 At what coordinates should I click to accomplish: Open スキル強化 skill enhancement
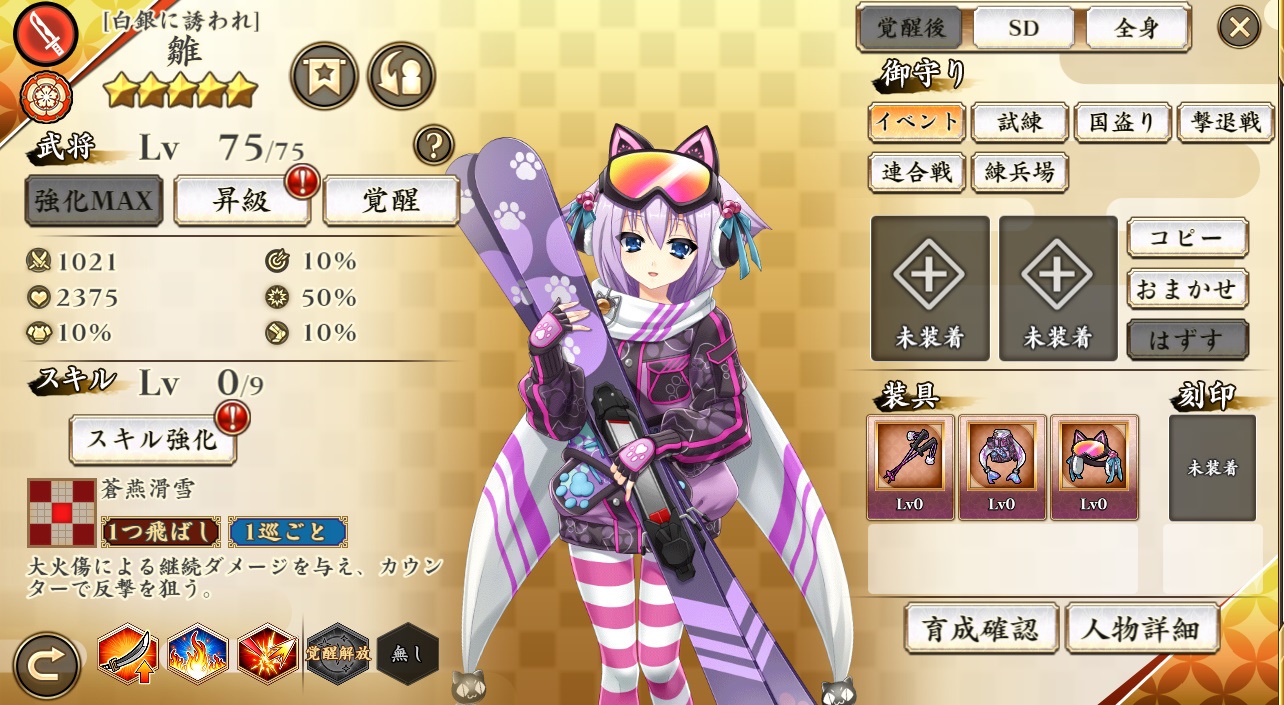[153, 438]
